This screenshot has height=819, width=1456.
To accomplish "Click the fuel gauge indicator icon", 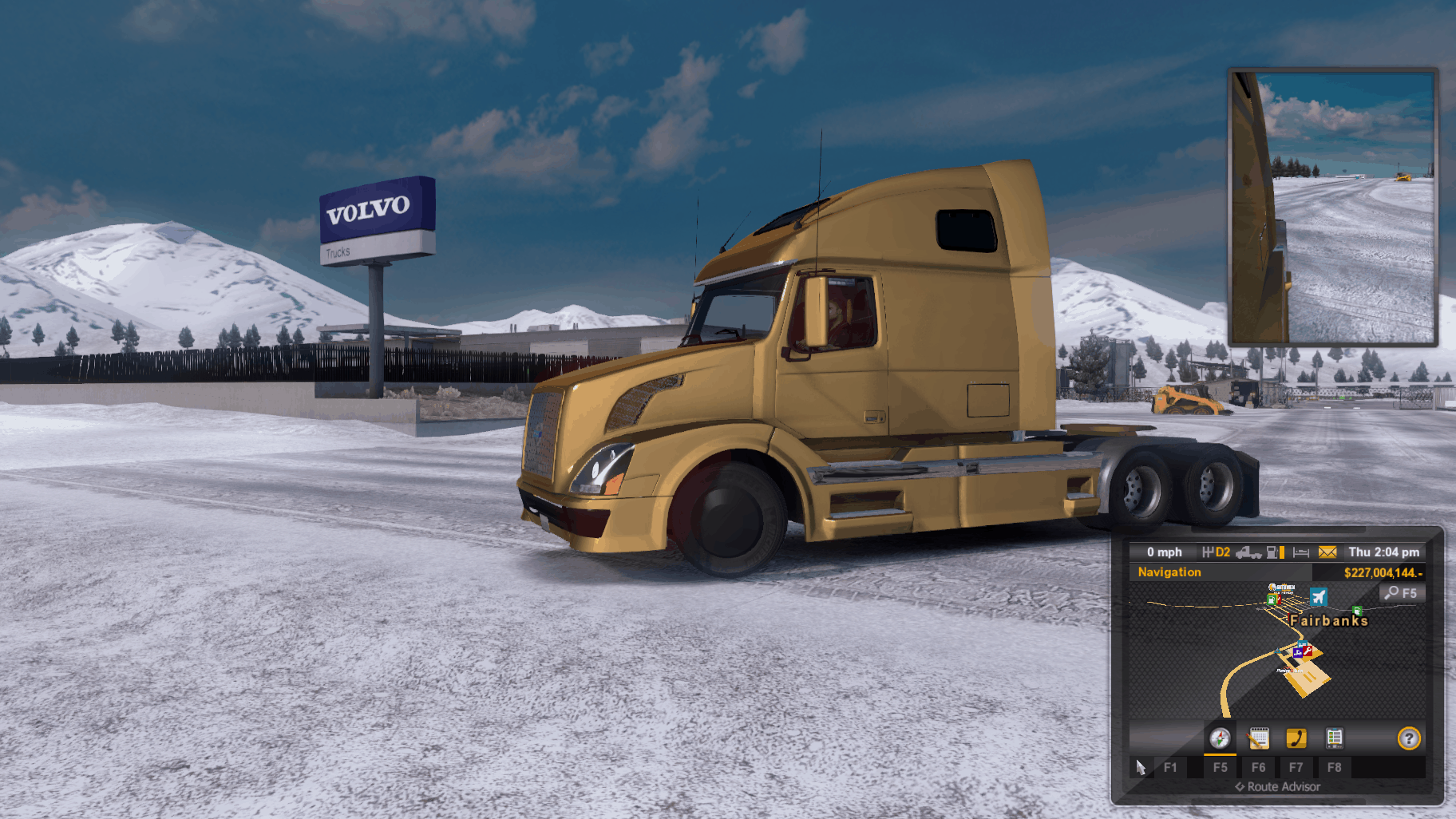I will point(1276,552).
